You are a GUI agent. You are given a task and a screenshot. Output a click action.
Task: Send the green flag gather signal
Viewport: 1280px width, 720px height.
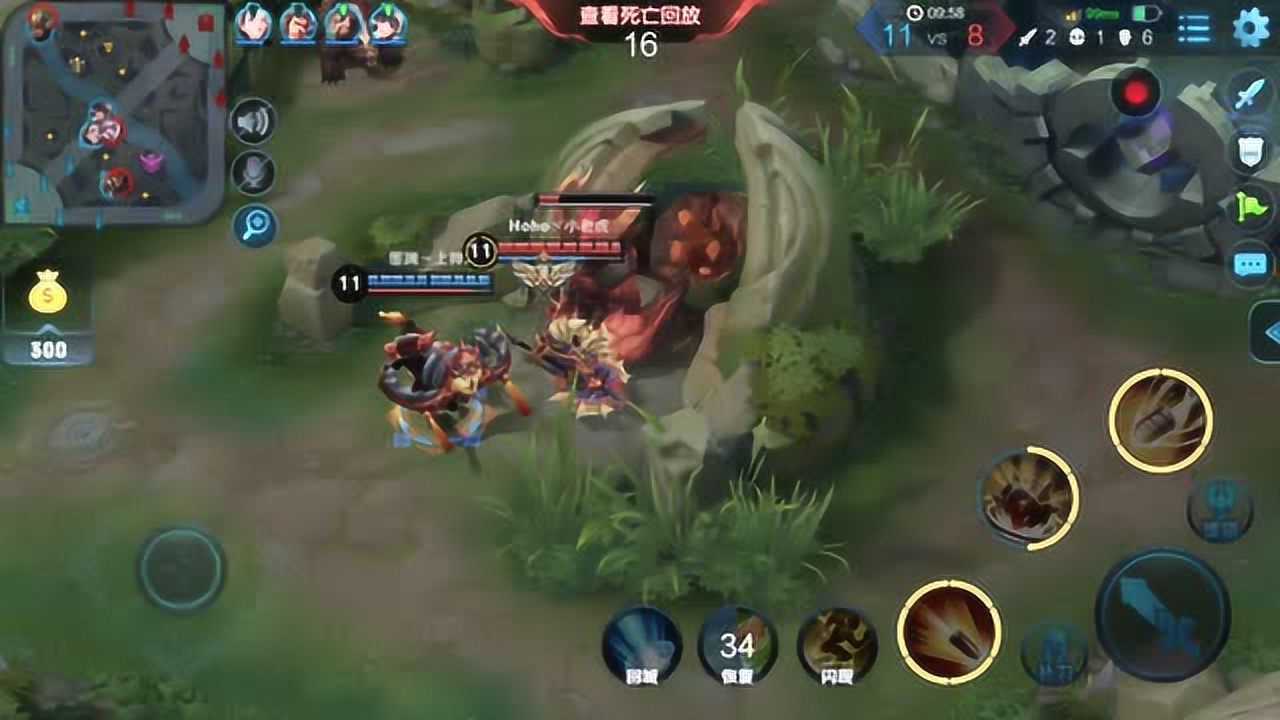[1250, 208]
